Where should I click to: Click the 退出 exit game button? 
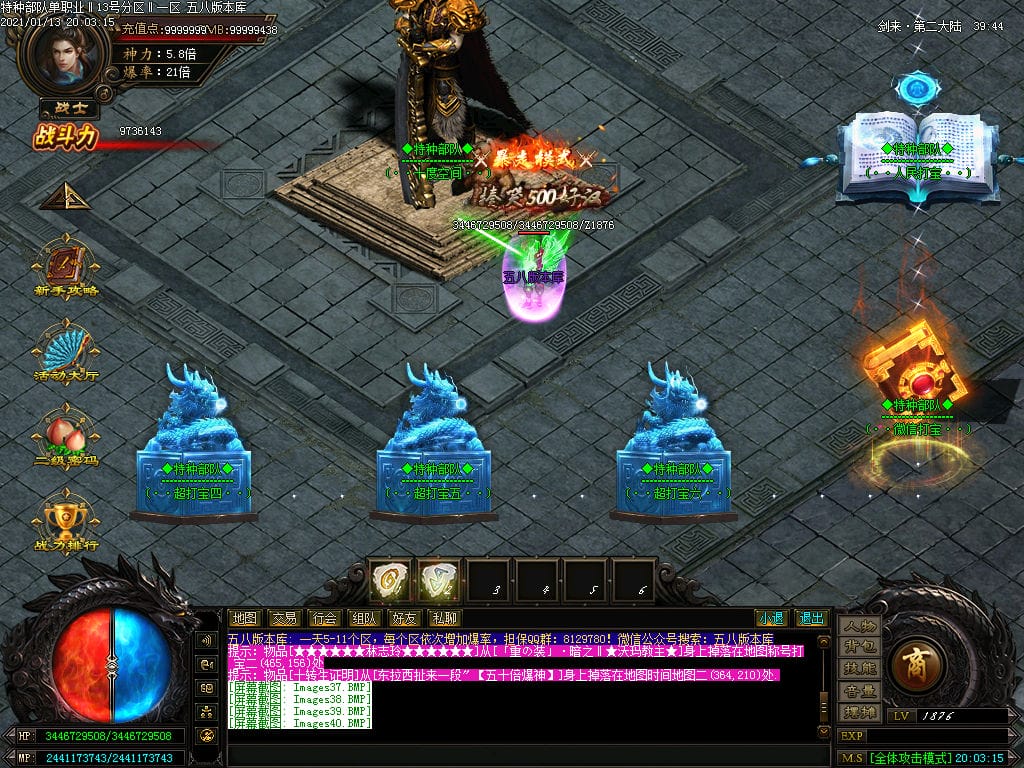pos(811,618)
